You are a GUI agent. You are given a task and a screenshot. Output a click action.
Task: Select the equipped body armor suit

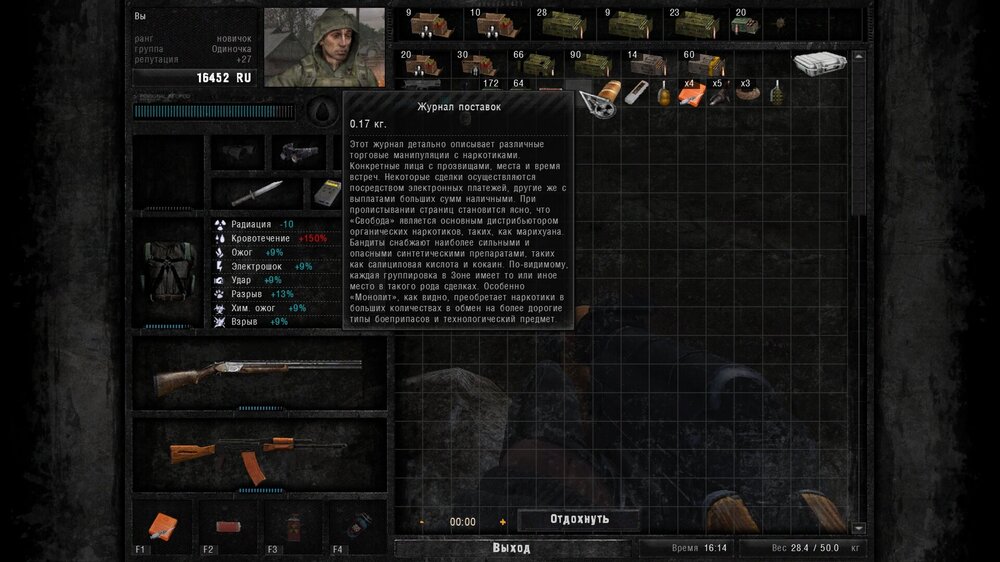168,271
